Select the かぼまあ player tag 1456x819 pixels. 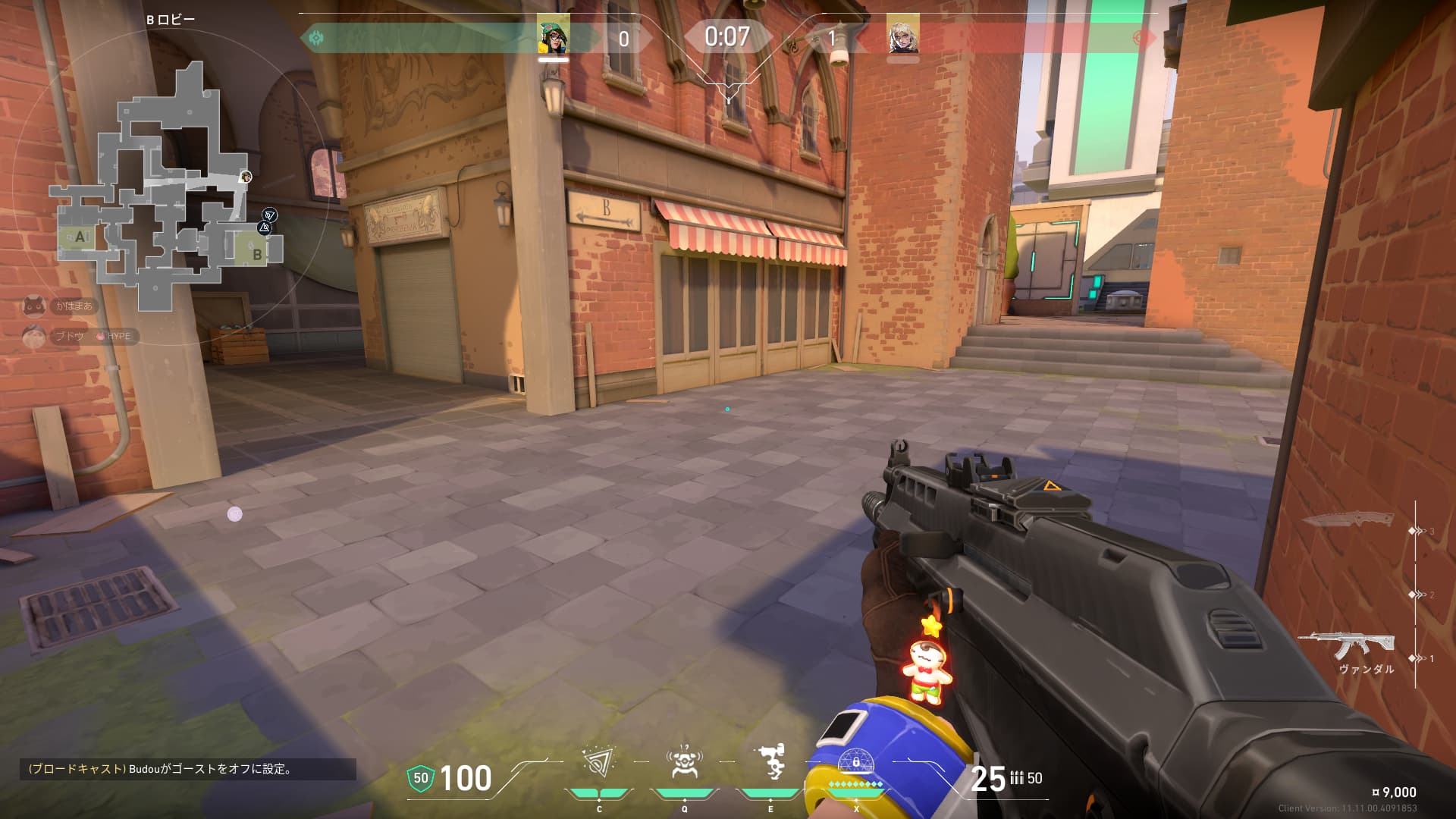(x=61, y=306)
